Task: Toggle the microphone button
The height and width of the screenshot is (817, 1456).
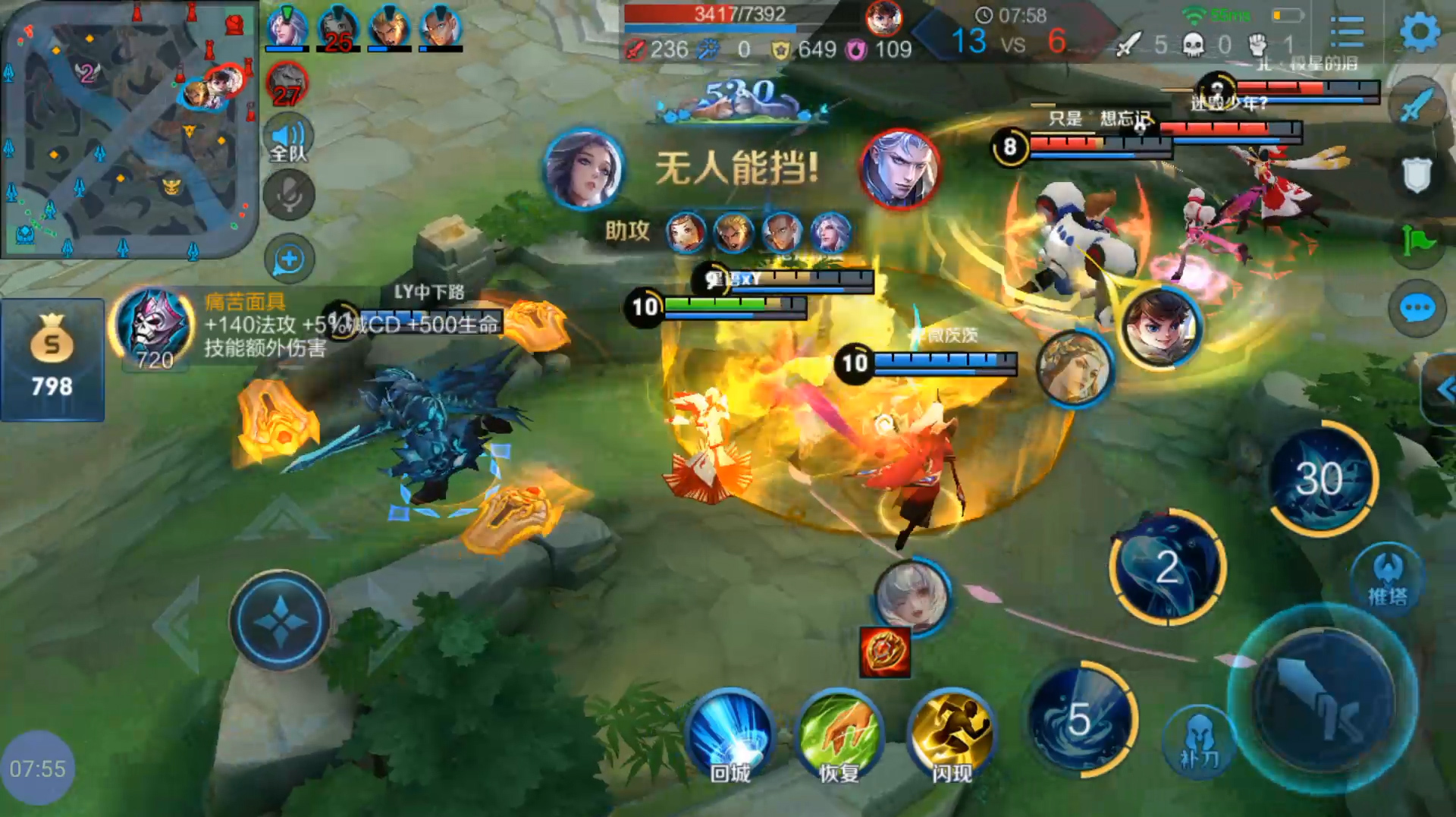Action: pos(288,195)
